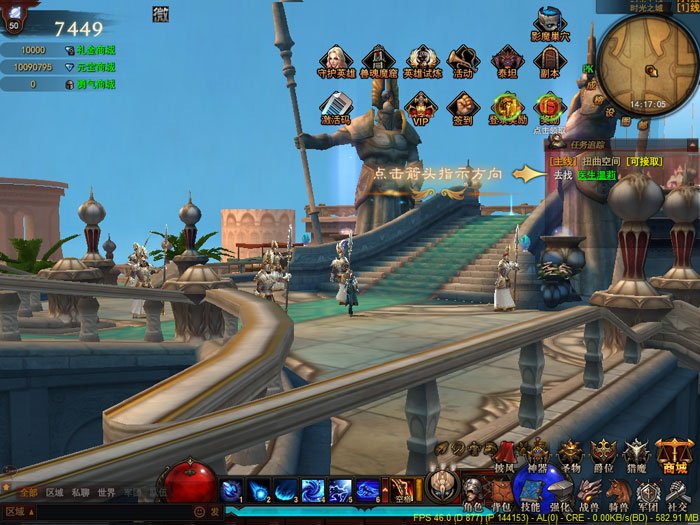Open the 英雄试炼 hero trial menu
The width and height of the screenshot is (700, 525).
421,59
